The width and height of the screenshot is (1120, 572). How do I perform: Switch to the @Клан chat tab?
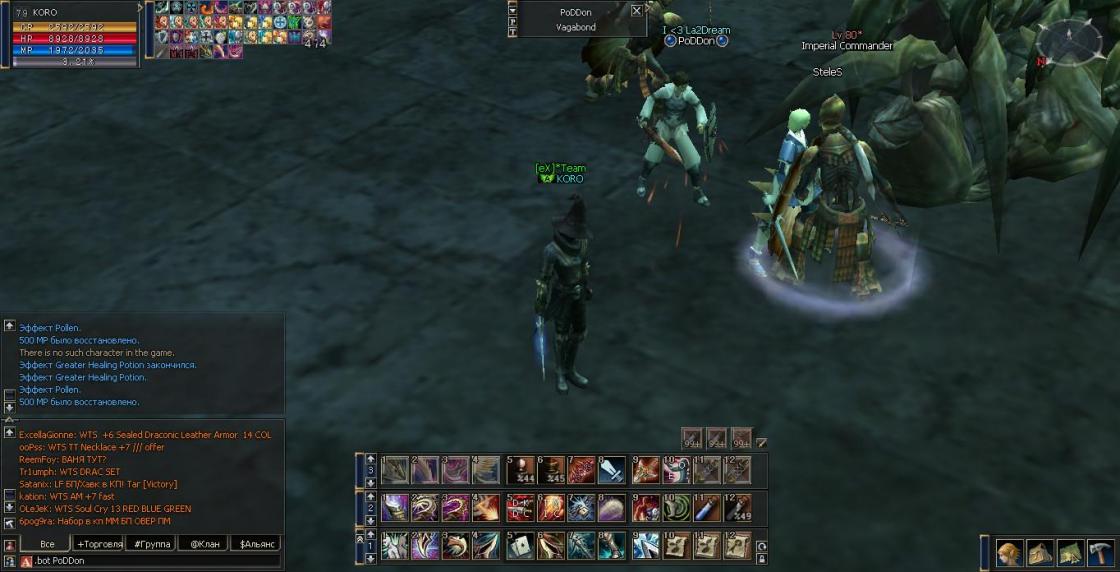203,544
